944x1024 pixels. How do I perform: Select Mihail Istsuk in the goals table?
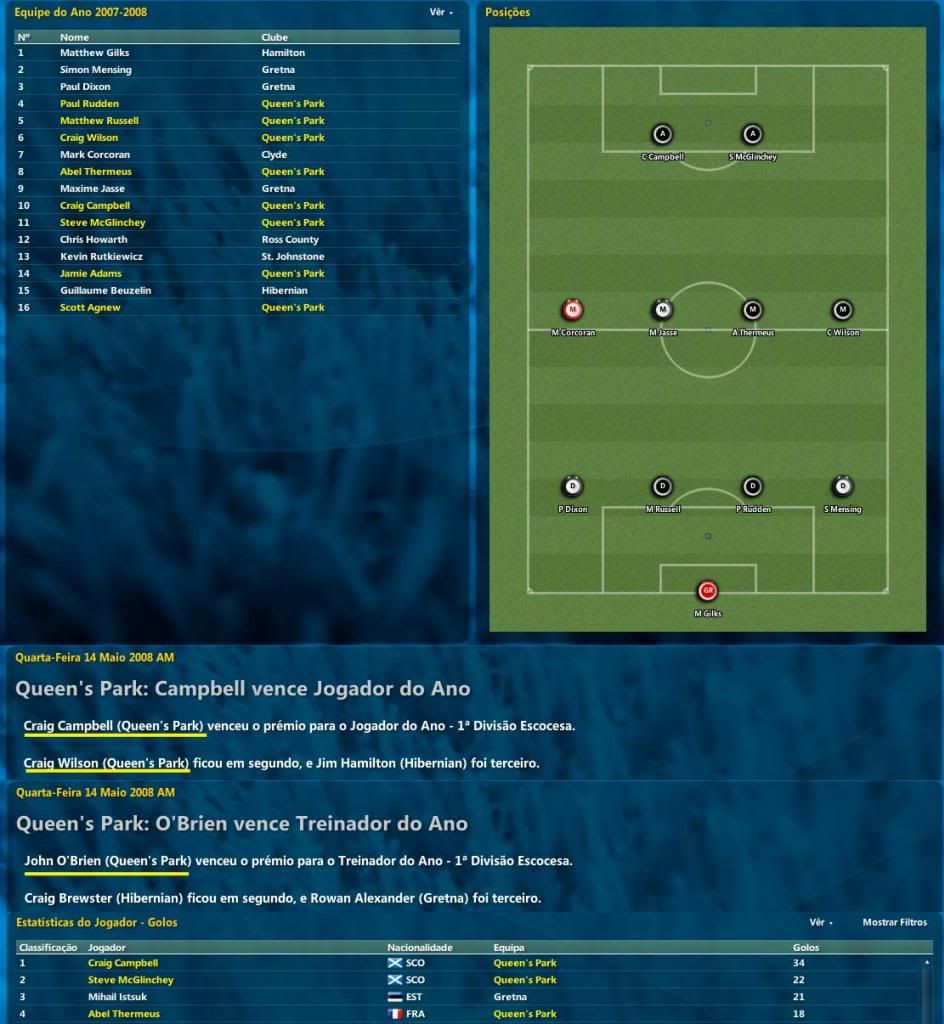(x=116, y=997)
